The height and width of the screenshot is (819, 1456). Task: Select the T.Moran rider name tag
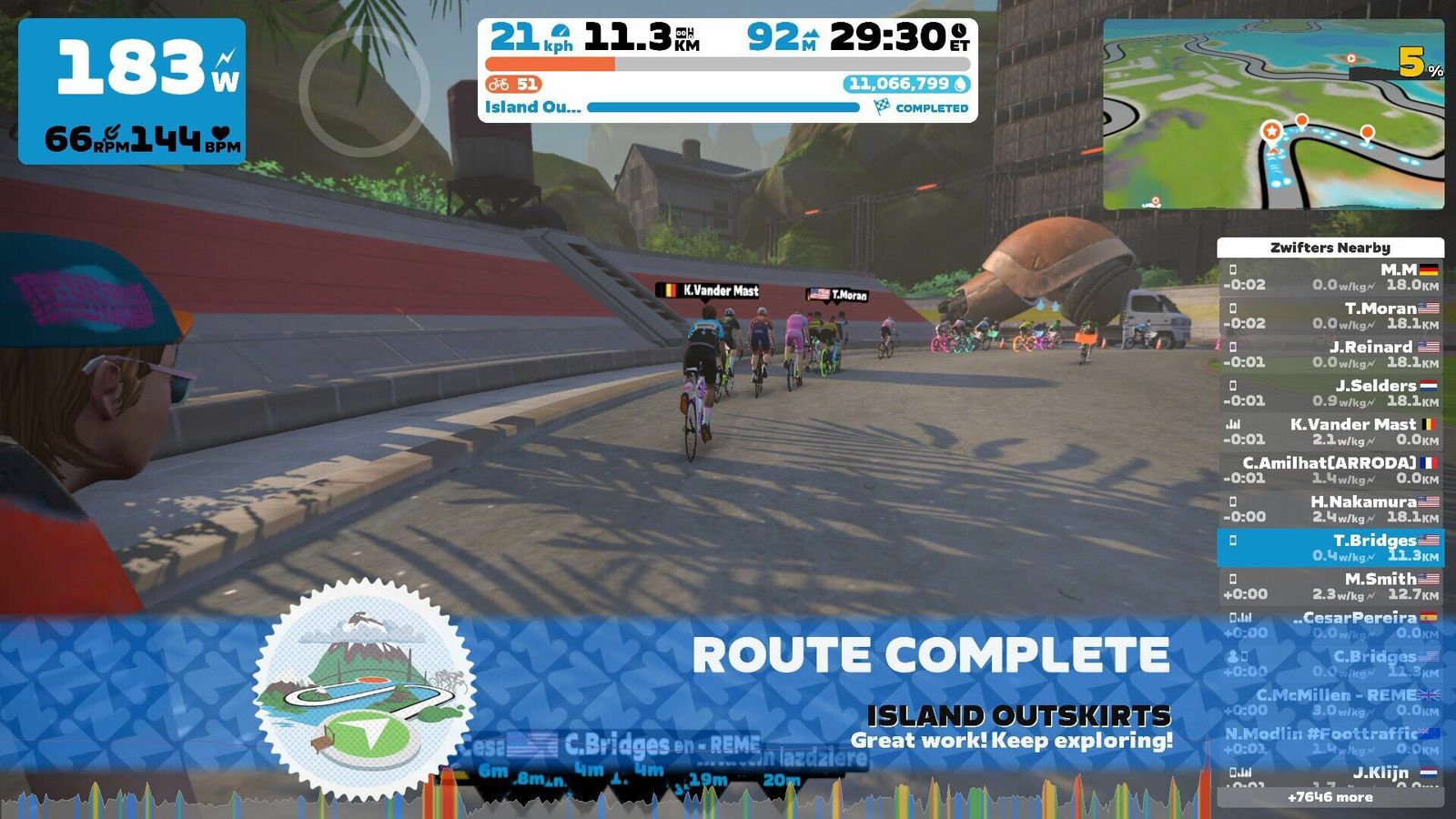coord(837,295)
